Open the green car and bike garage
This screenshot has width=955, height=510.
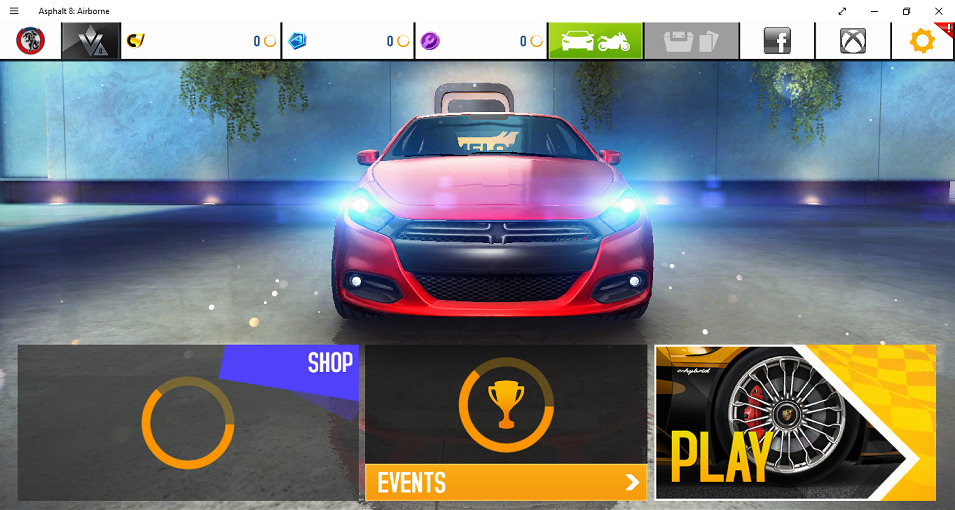point(595,41)
